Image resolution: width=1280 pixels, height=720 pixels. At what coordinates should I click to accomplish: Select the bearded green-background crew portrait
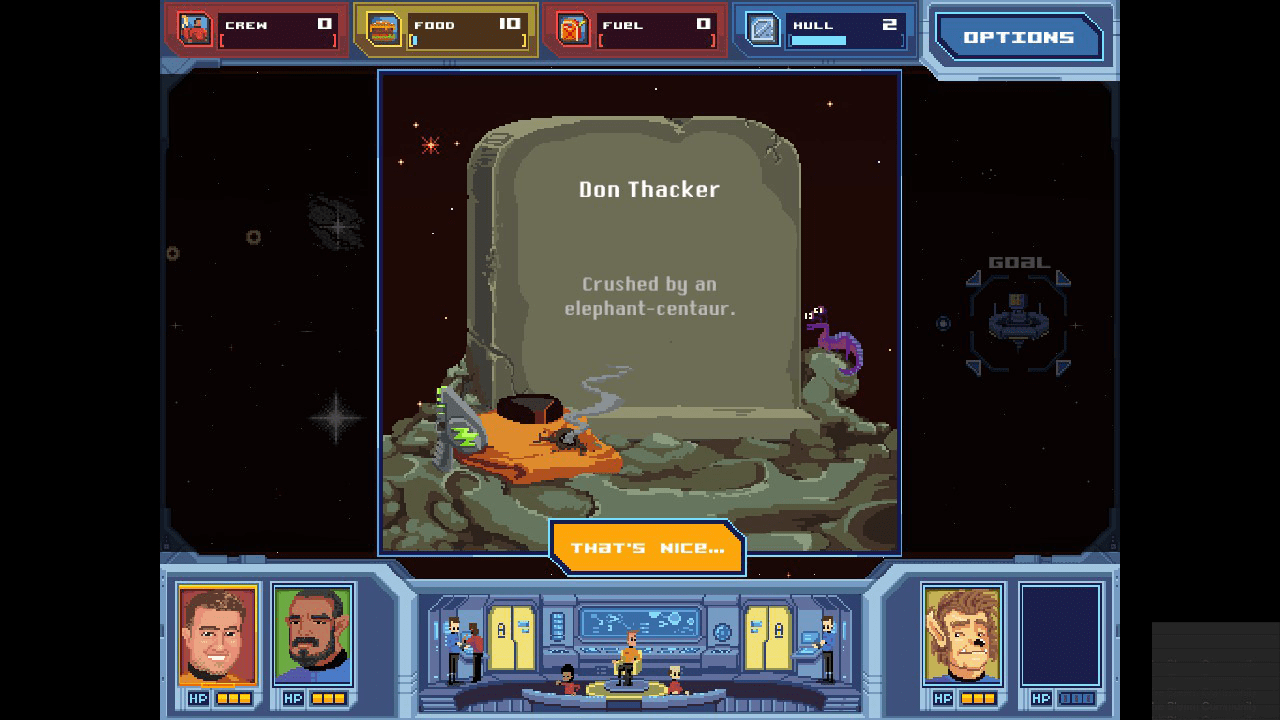pyautogui.click(x=313, y=635)
